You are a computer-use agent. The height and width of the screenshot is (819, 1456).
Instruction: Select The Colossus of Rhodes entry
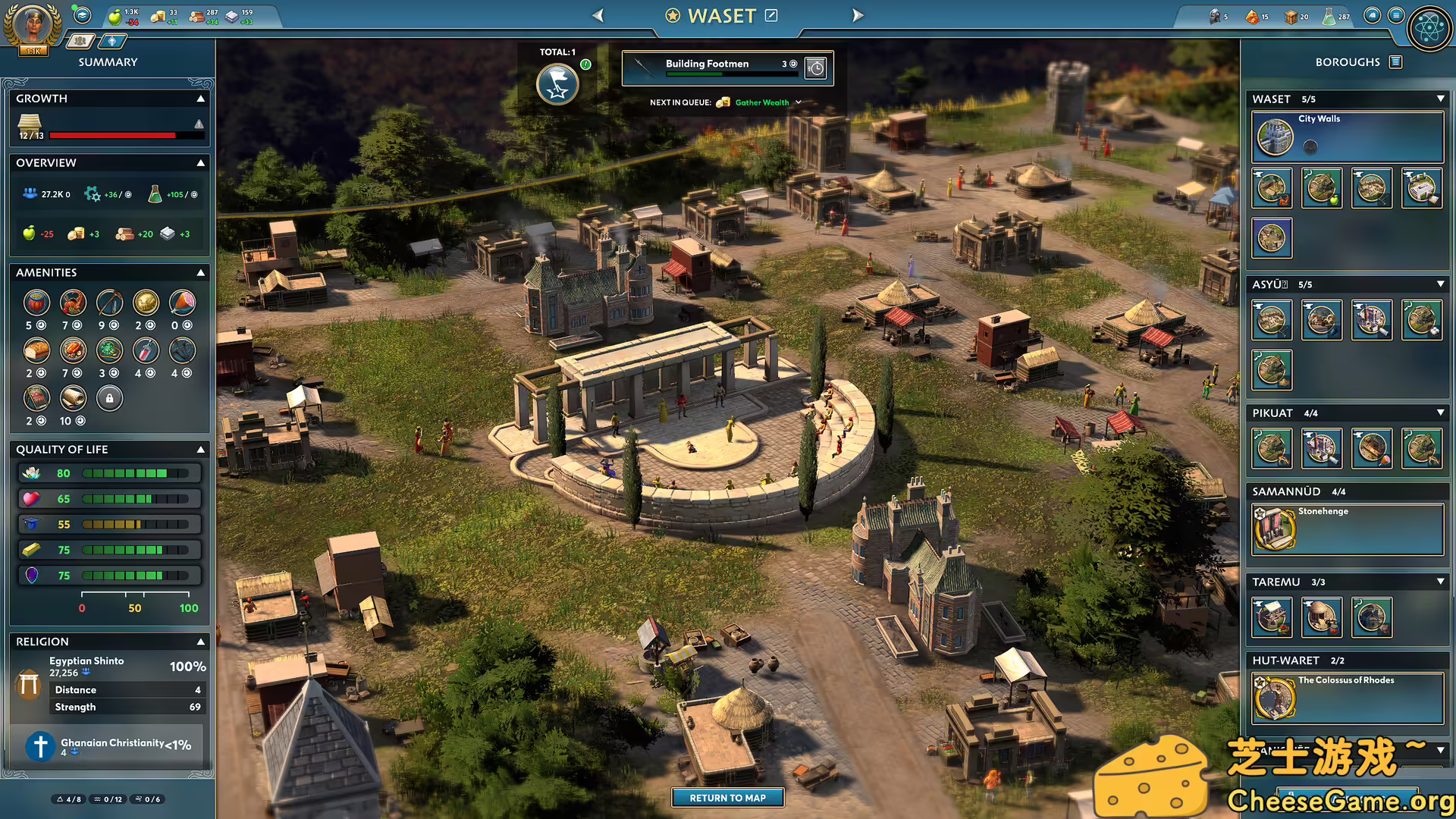[1347, 698]
